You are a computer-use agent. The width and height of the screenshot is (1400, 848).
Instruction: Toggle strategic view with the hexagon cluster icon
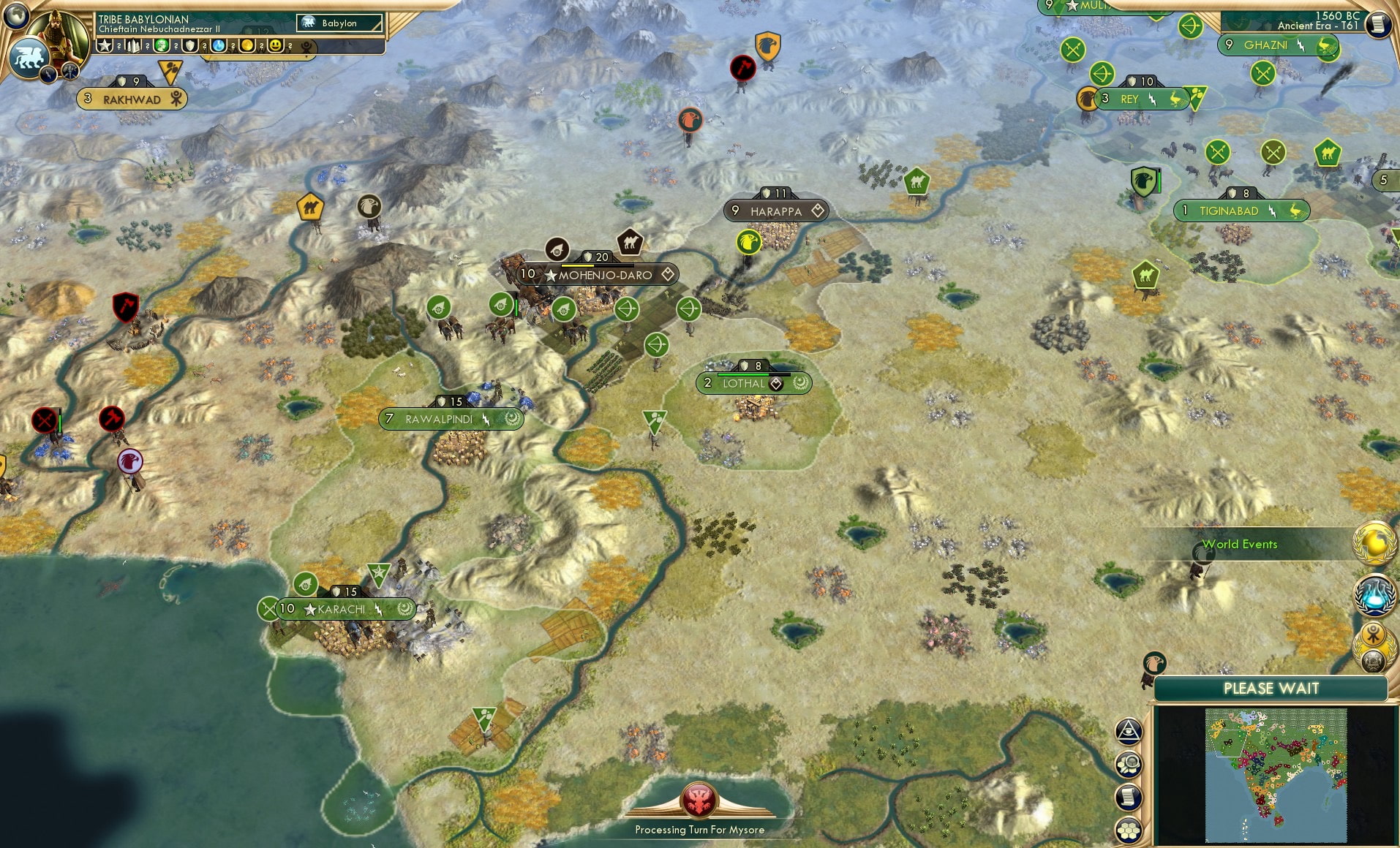[1127, 829]
